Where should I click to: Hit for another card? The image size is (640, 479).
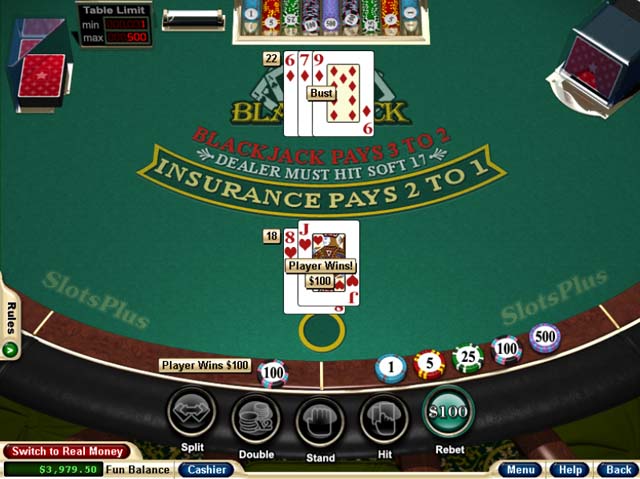click(384, 418)
